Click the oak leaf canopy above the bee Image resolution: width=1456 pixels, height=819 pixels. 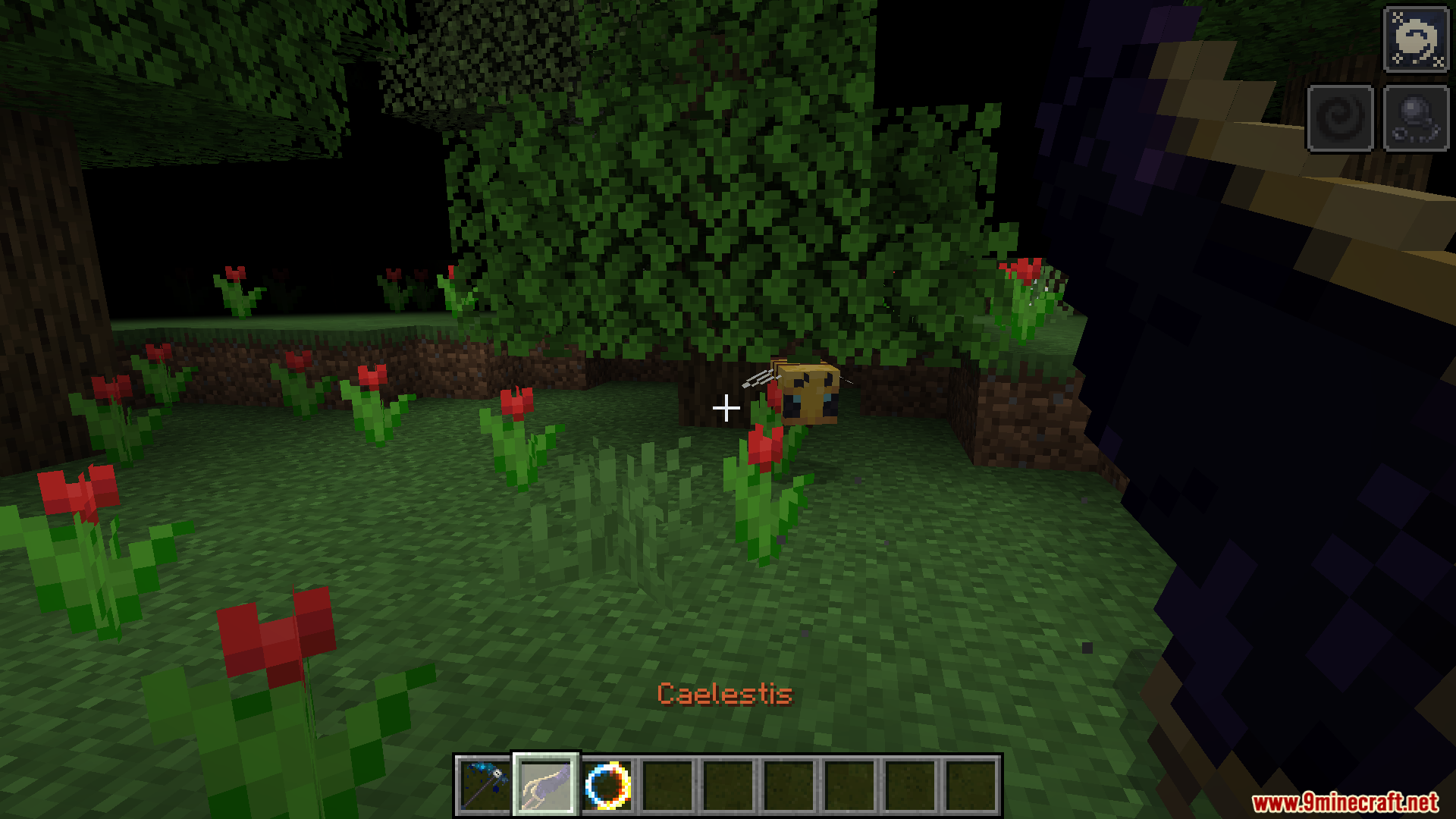click(x=796, y=227)
